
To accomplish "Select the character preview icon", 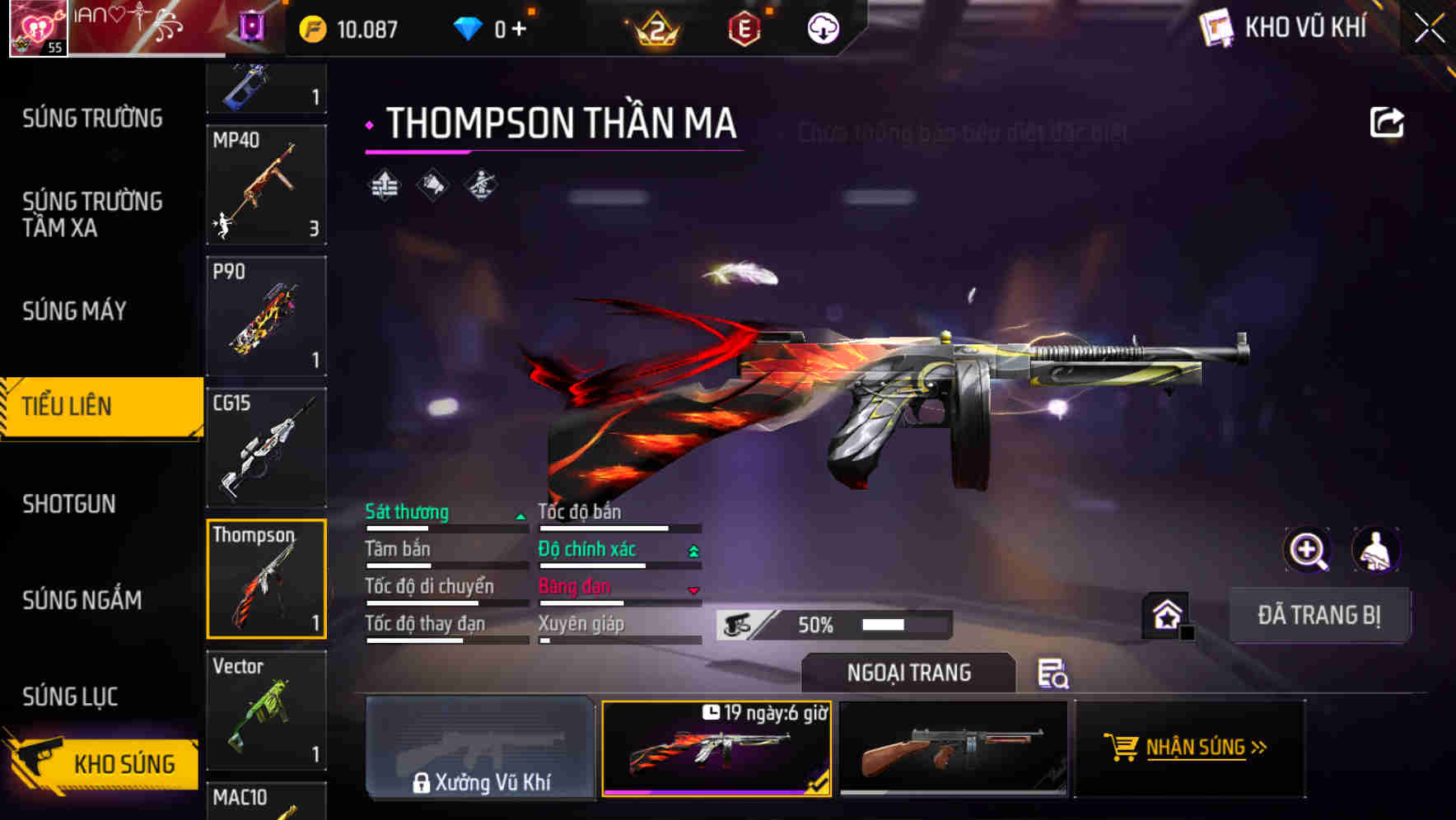I will pos(1376,550).
